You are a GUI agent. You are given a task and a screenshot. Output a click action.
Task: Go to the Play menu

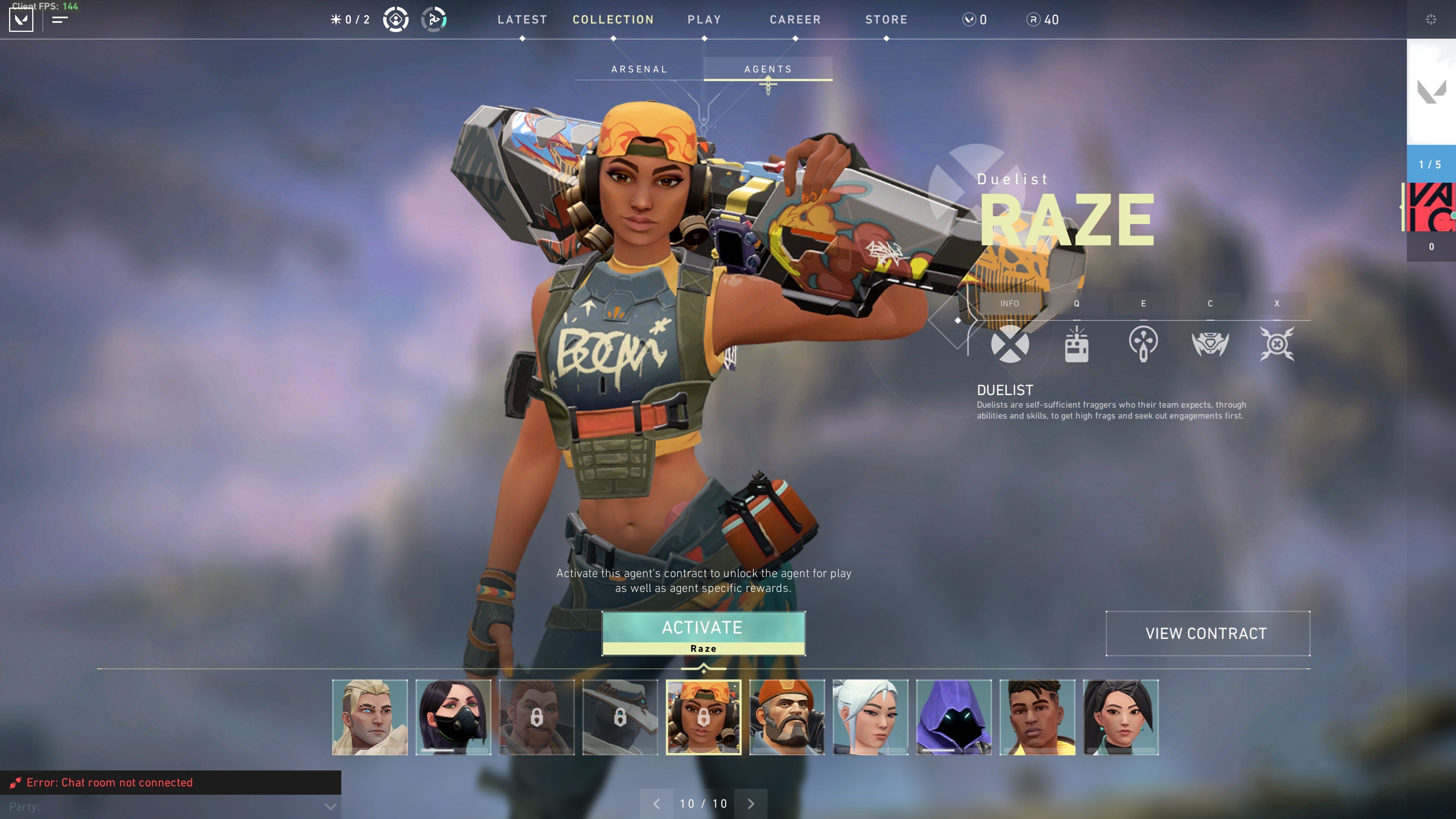(704, 20)
